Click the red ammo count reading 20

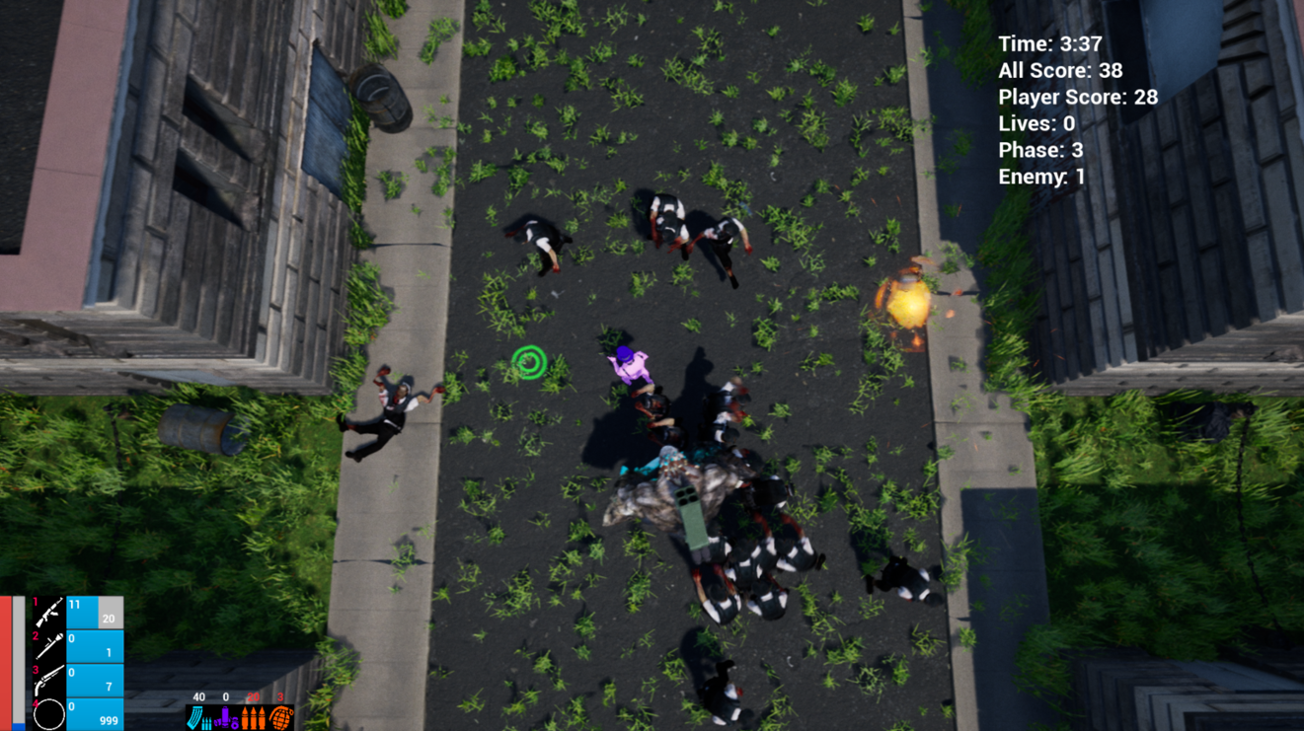point(253,697)
